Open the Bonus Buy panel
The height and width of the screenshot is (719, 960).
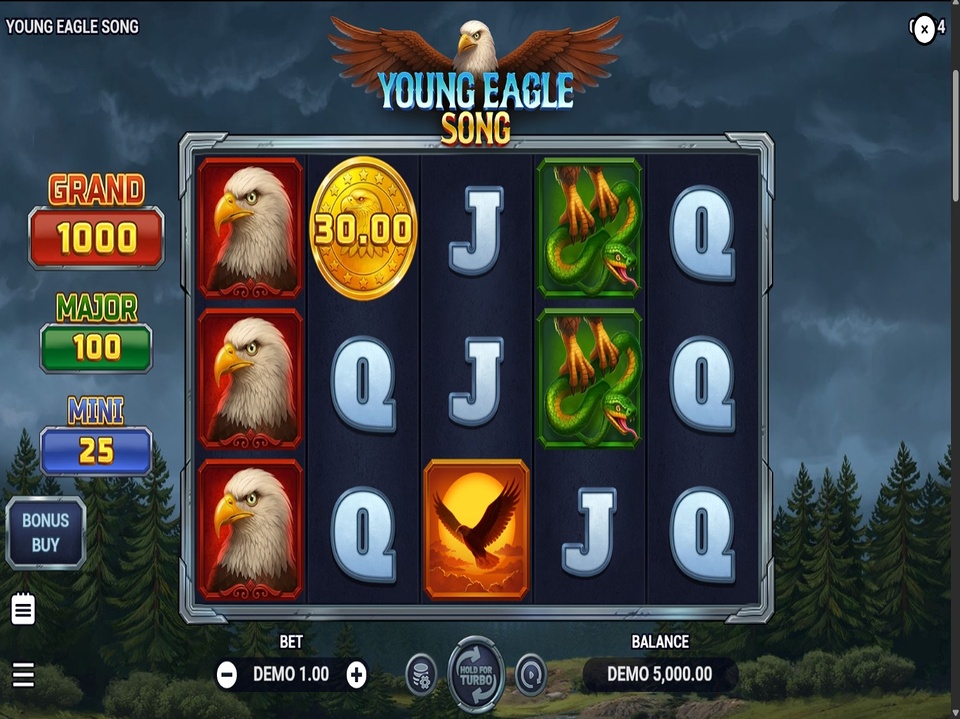(x=46, y=532)
